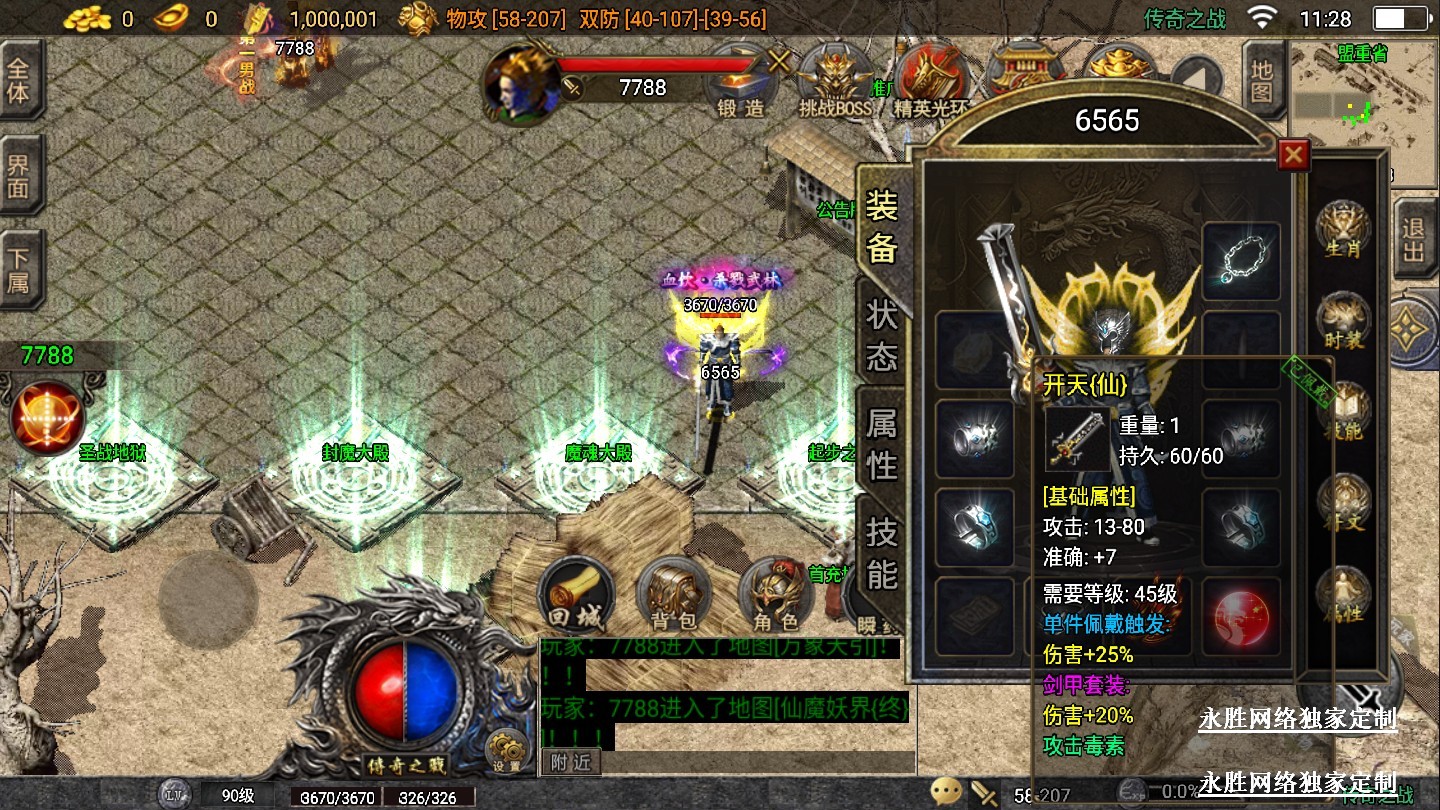1440x810 pixels.
Task: Click the 退出 exit button
Action: pos(1413,240)
